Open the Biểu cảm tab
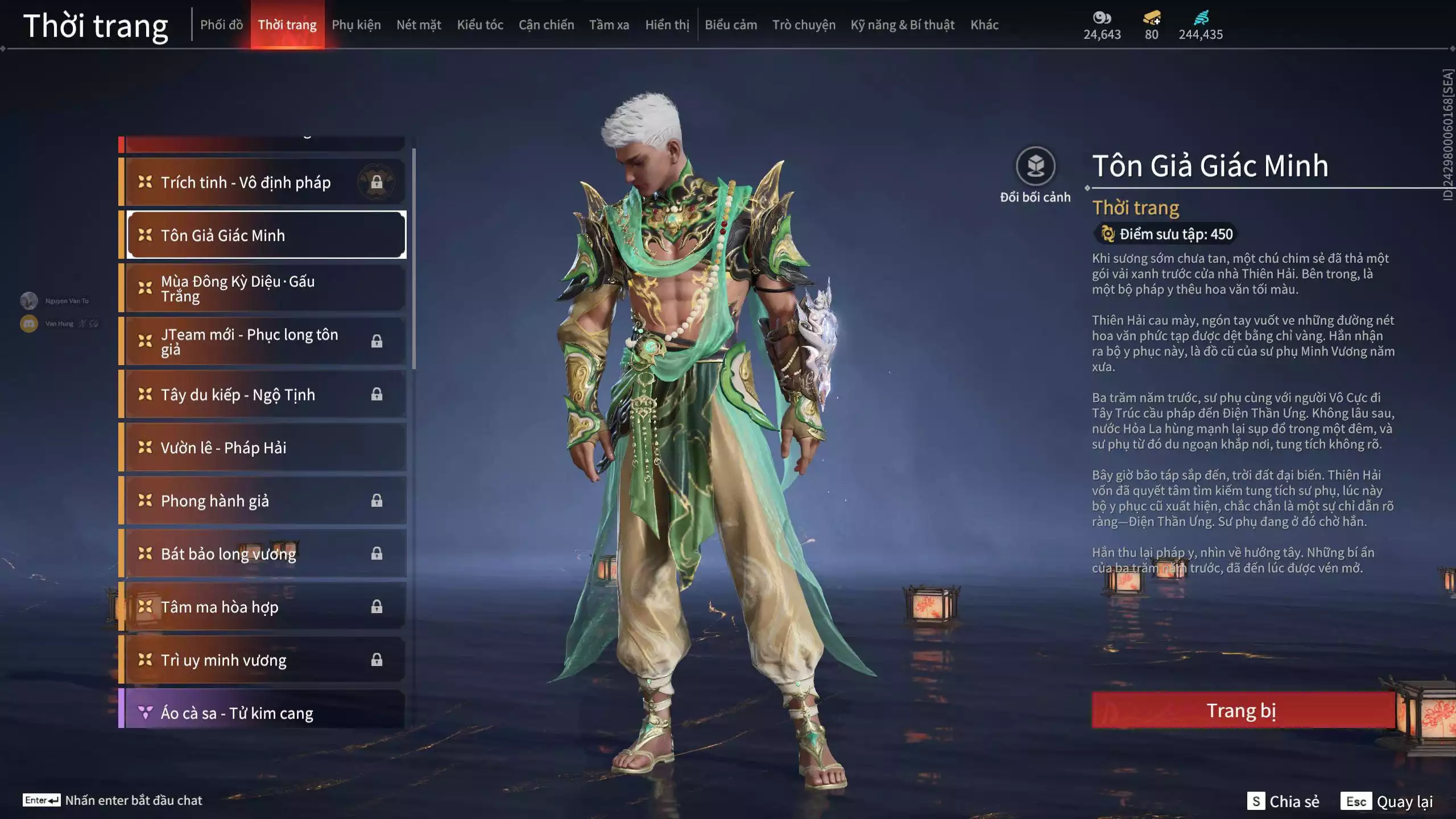 731,25
